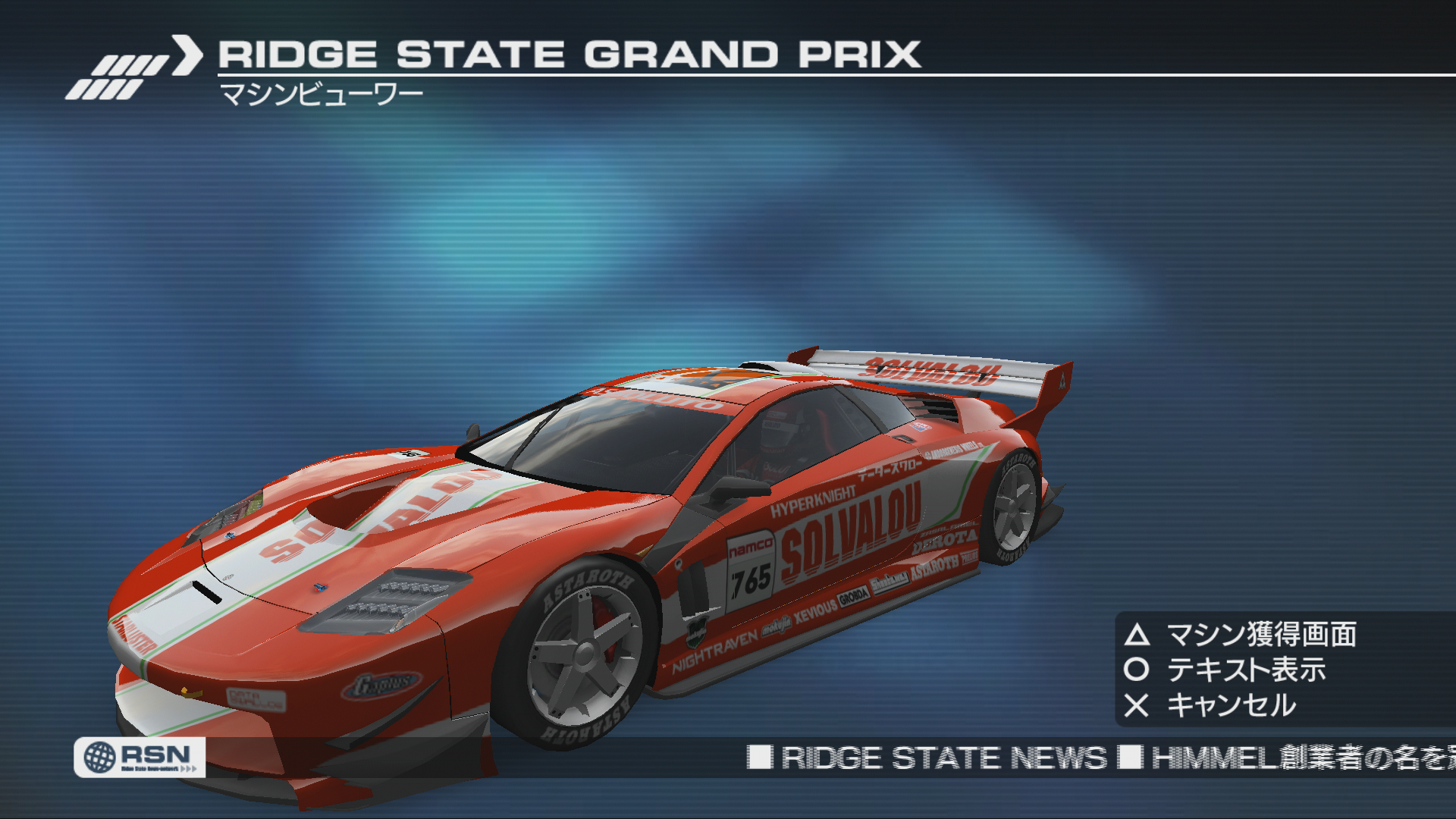
Task: Open the RSN news network badge
Action: click(140, 757)
